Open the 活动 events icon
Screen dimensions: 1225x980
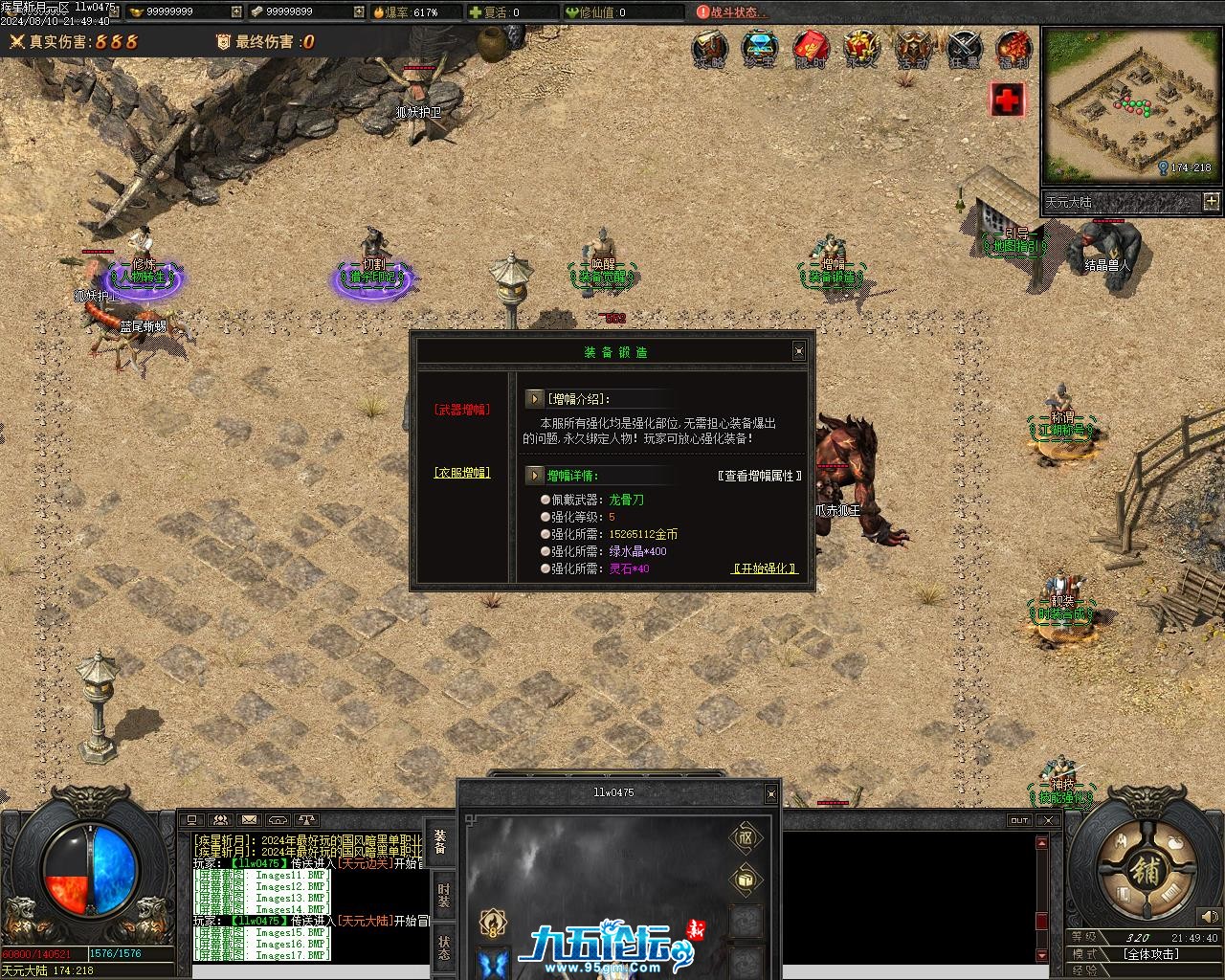912,50
